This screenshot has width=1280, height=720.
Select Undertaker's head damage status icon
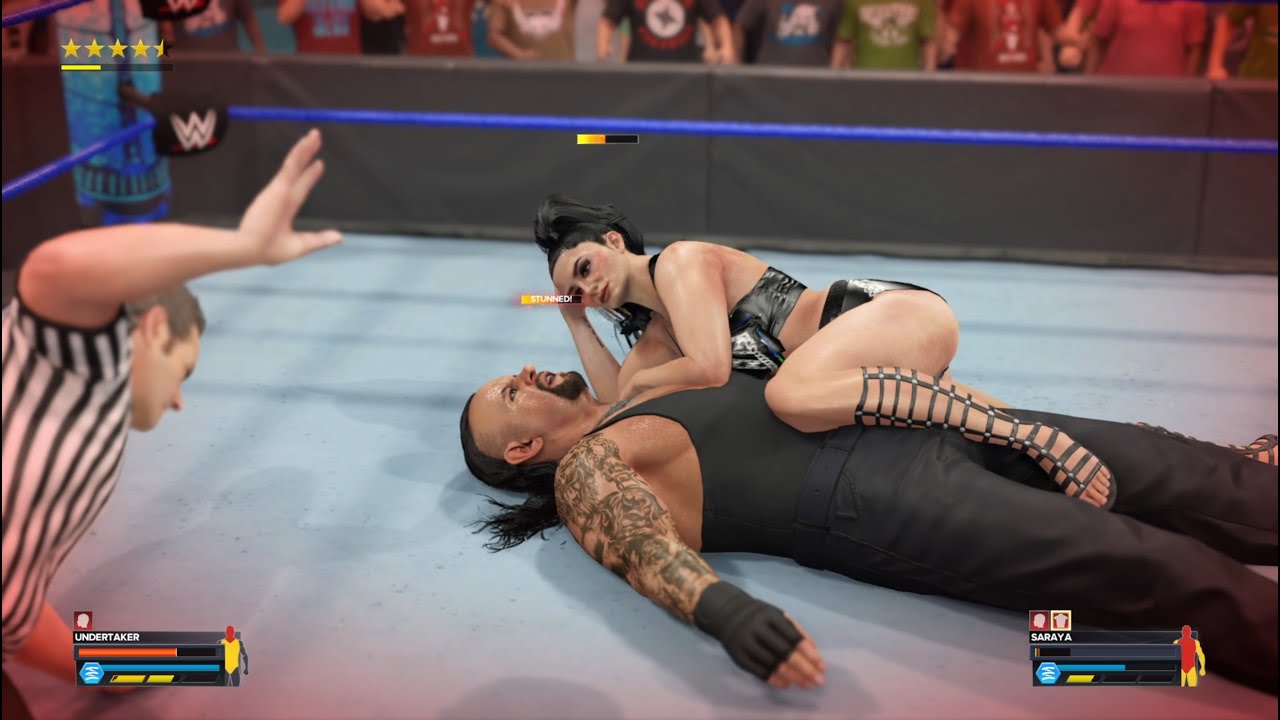83,620
